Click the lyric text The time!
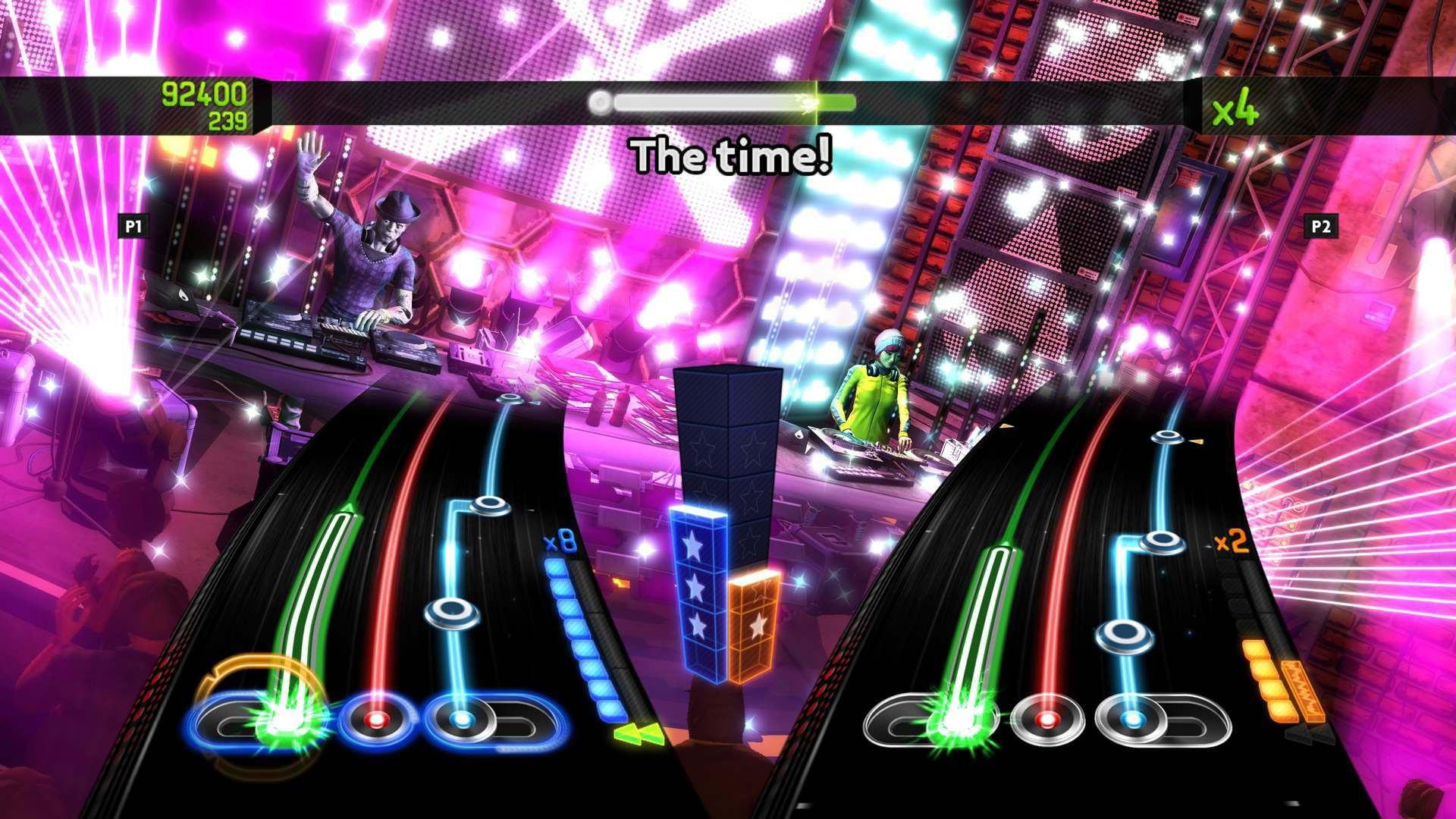 pyautogui.click(x=733, y=155)
